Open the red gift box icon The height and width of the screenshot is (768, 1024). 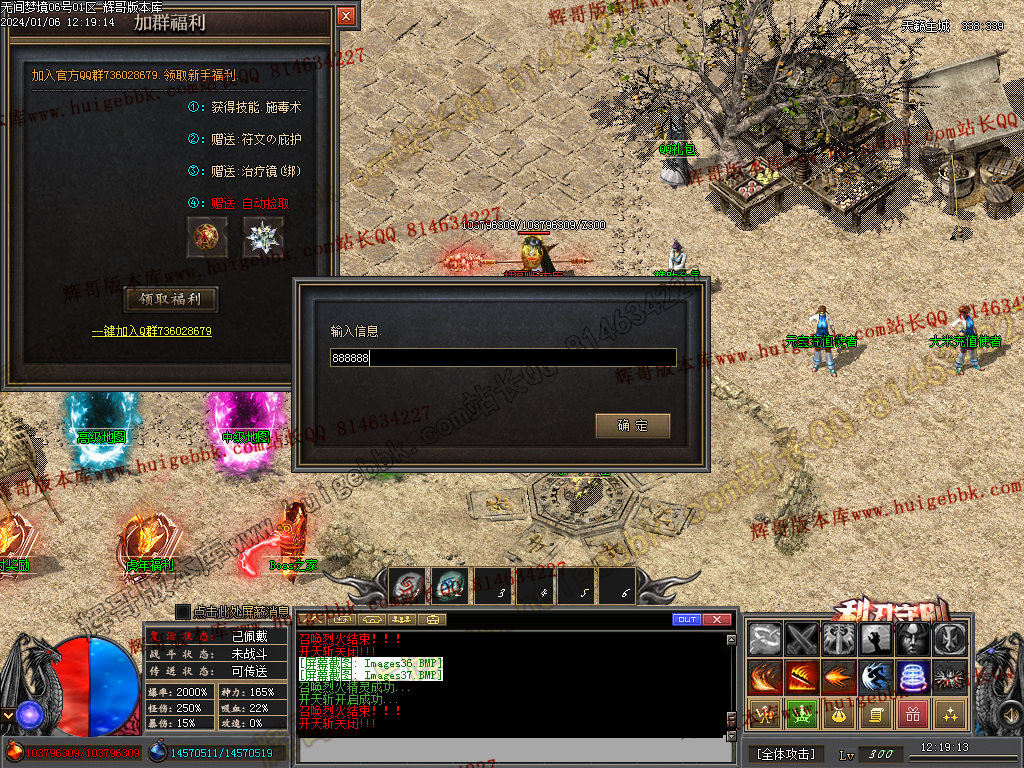(x=913, y=714)
